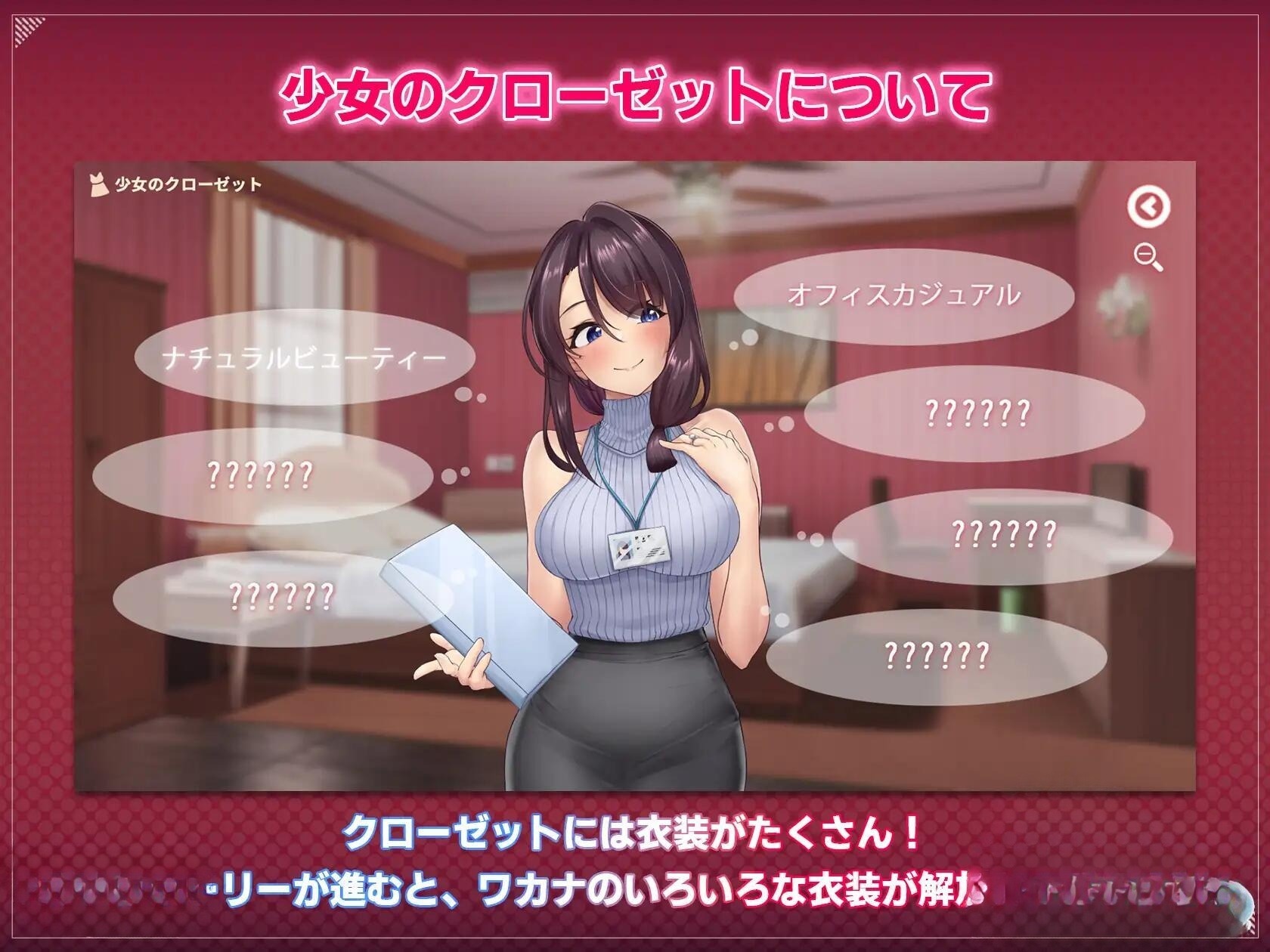Click the round back arrow button

1148,206
